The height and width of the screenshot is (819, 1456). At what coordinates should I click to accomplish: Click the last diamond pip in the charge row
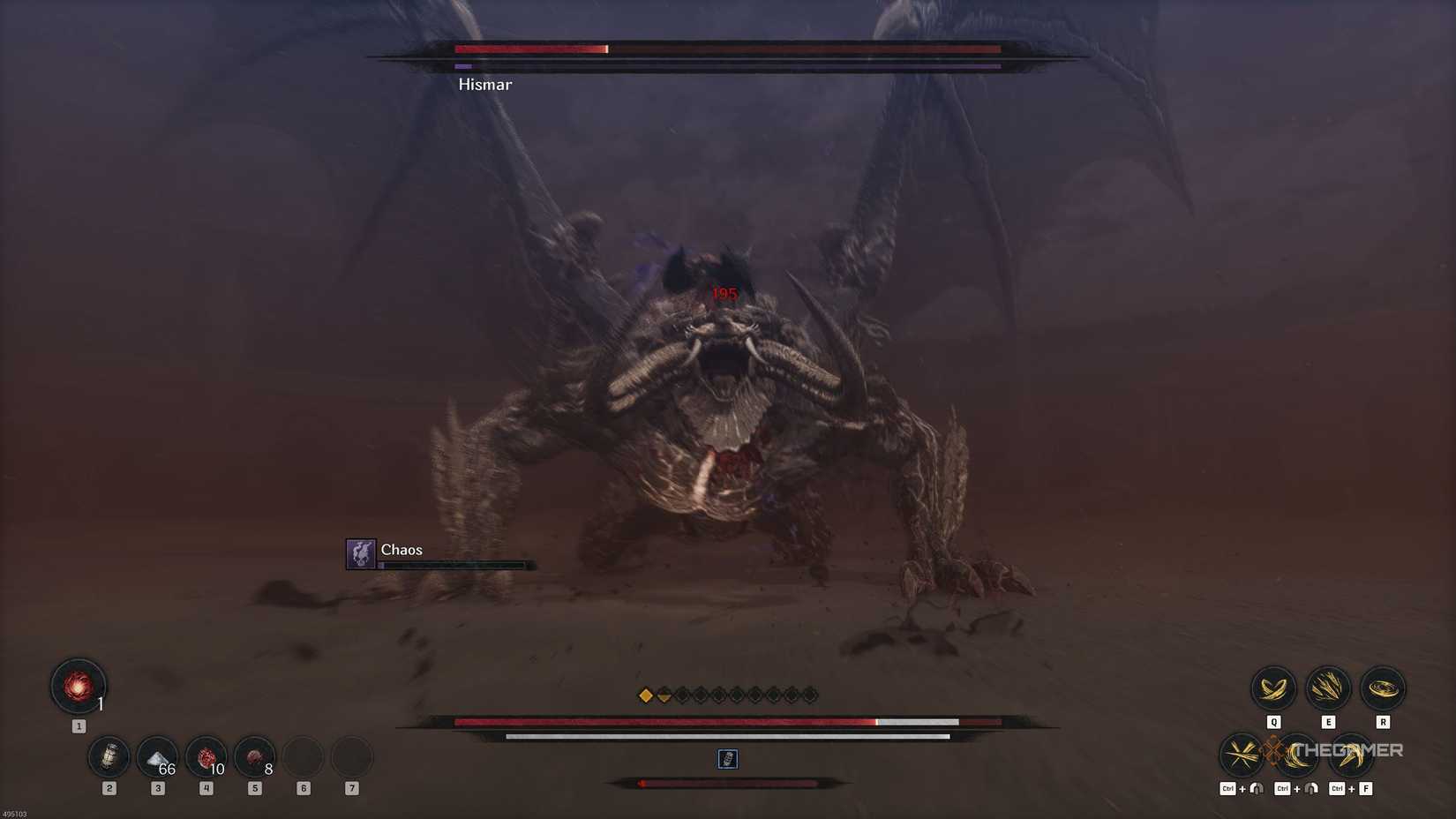(x=808, y=695)
